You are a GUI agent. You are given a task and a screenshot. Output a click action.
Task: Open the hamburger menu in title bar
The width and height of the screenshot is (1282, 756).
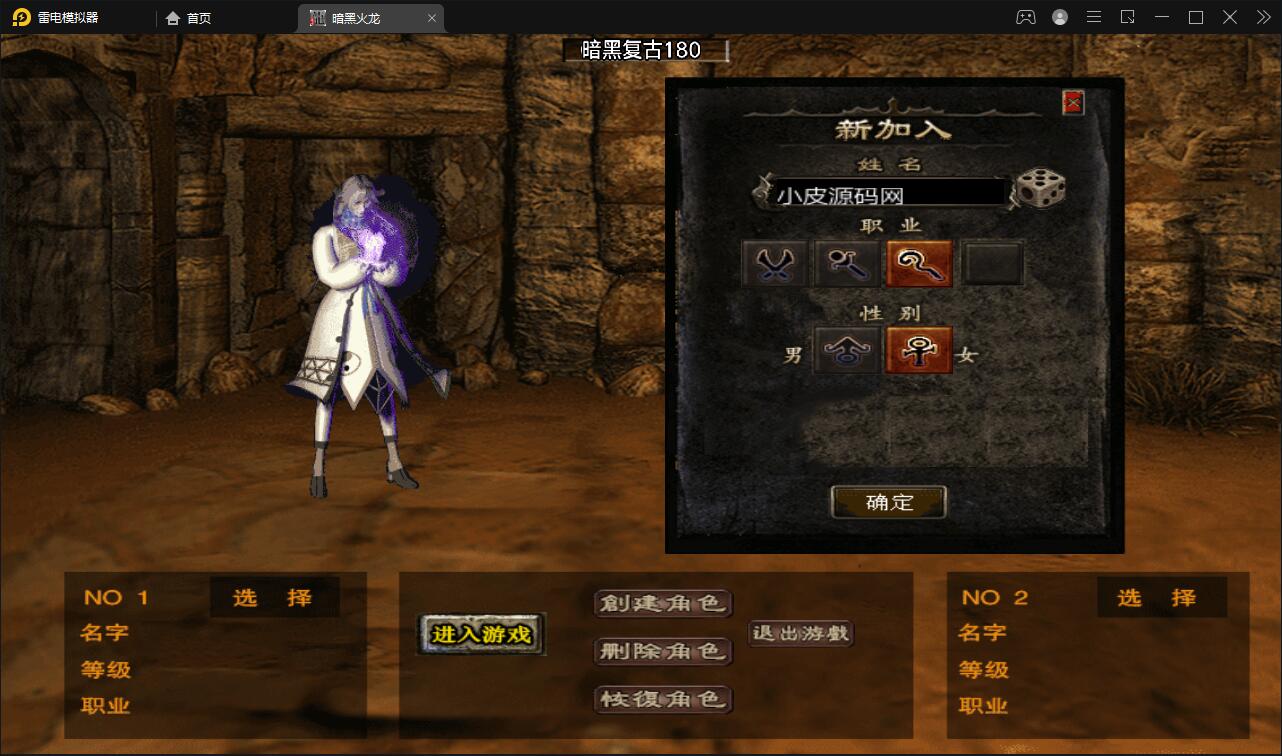click(x=1093, y=16)
